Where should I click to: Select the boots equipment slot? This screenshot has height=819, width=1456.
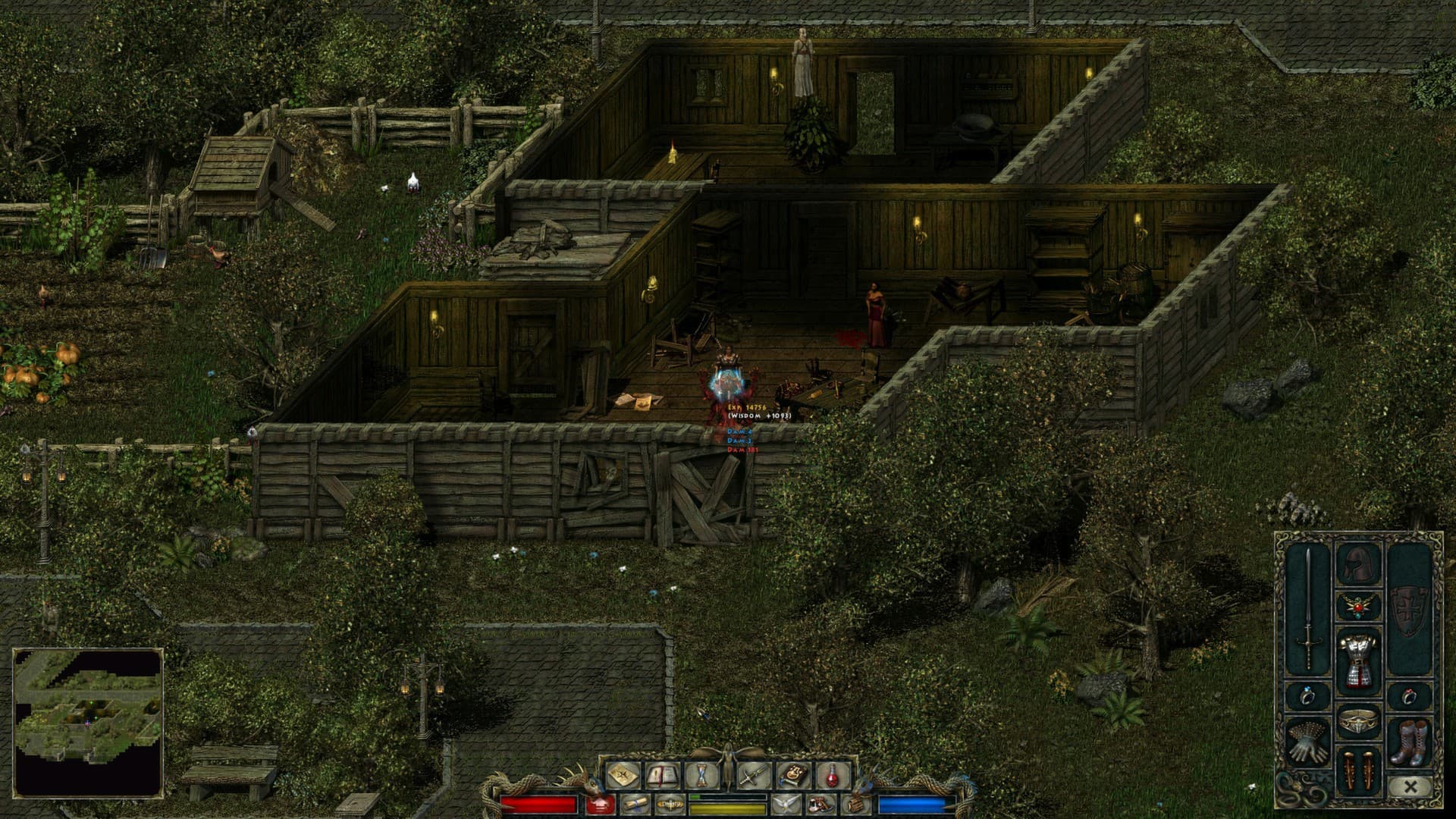coord(1410,742)
